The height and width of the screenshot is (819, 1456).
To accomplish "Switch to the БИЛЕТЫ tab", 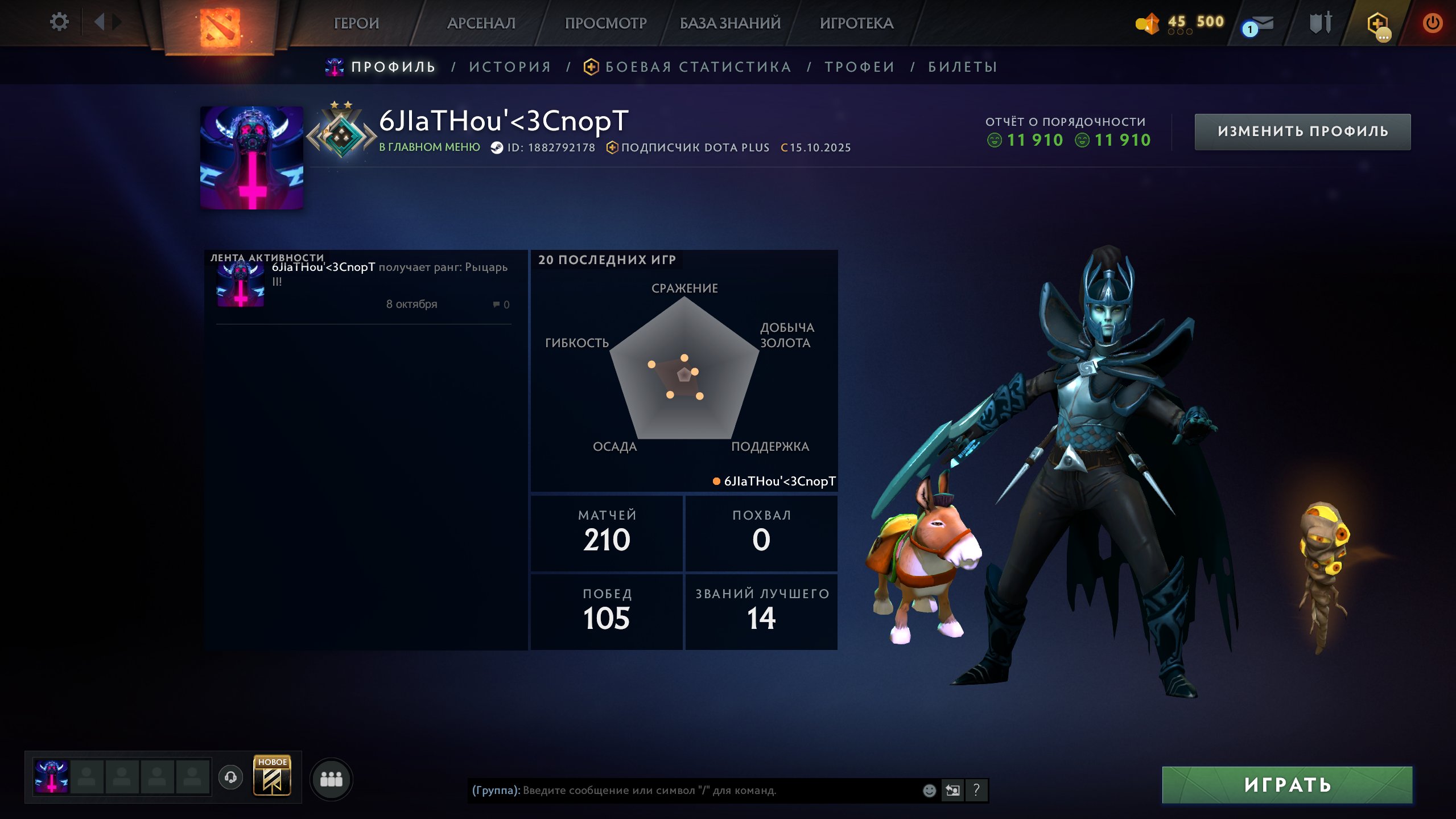I will [963, 67].
